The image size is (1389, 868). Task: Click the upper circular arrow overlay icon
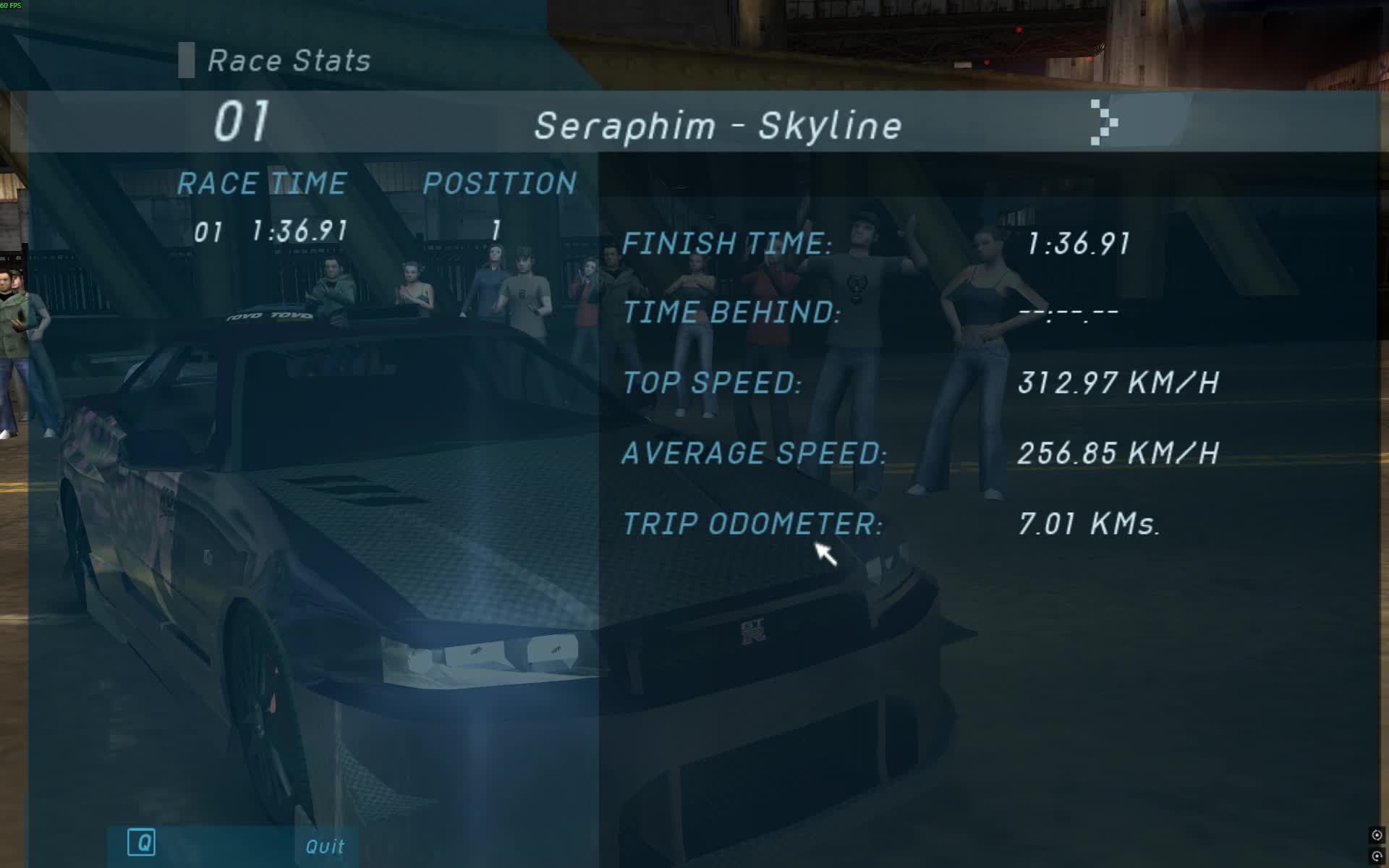[x=1377, y=835]
